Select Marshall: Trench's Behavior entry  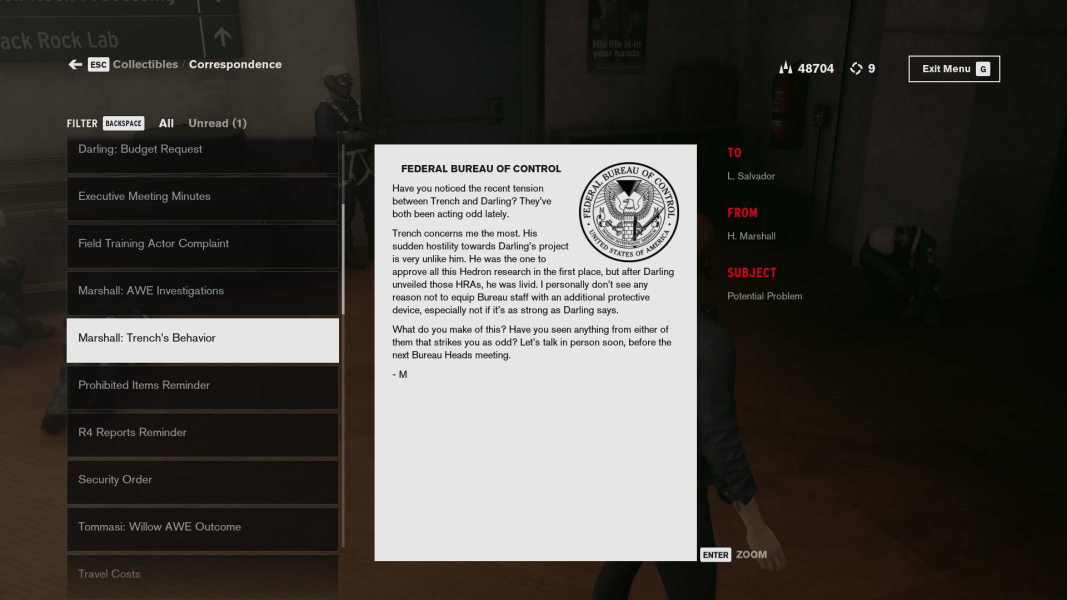click(x=202, y=339)
